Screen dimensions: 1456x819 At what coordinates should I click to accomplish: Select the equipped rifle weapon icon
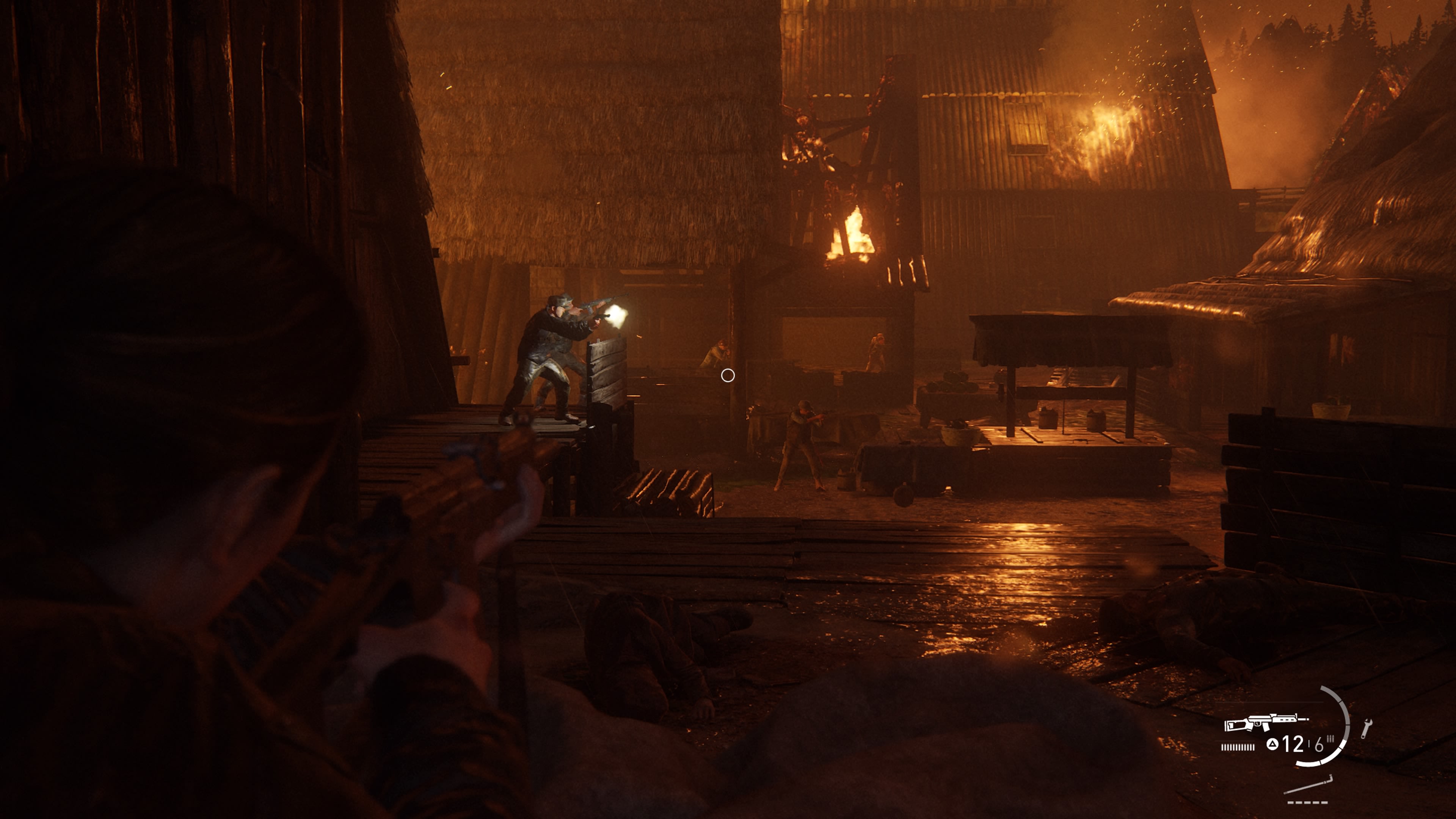pyautogui.click(x=1265, y=723)
